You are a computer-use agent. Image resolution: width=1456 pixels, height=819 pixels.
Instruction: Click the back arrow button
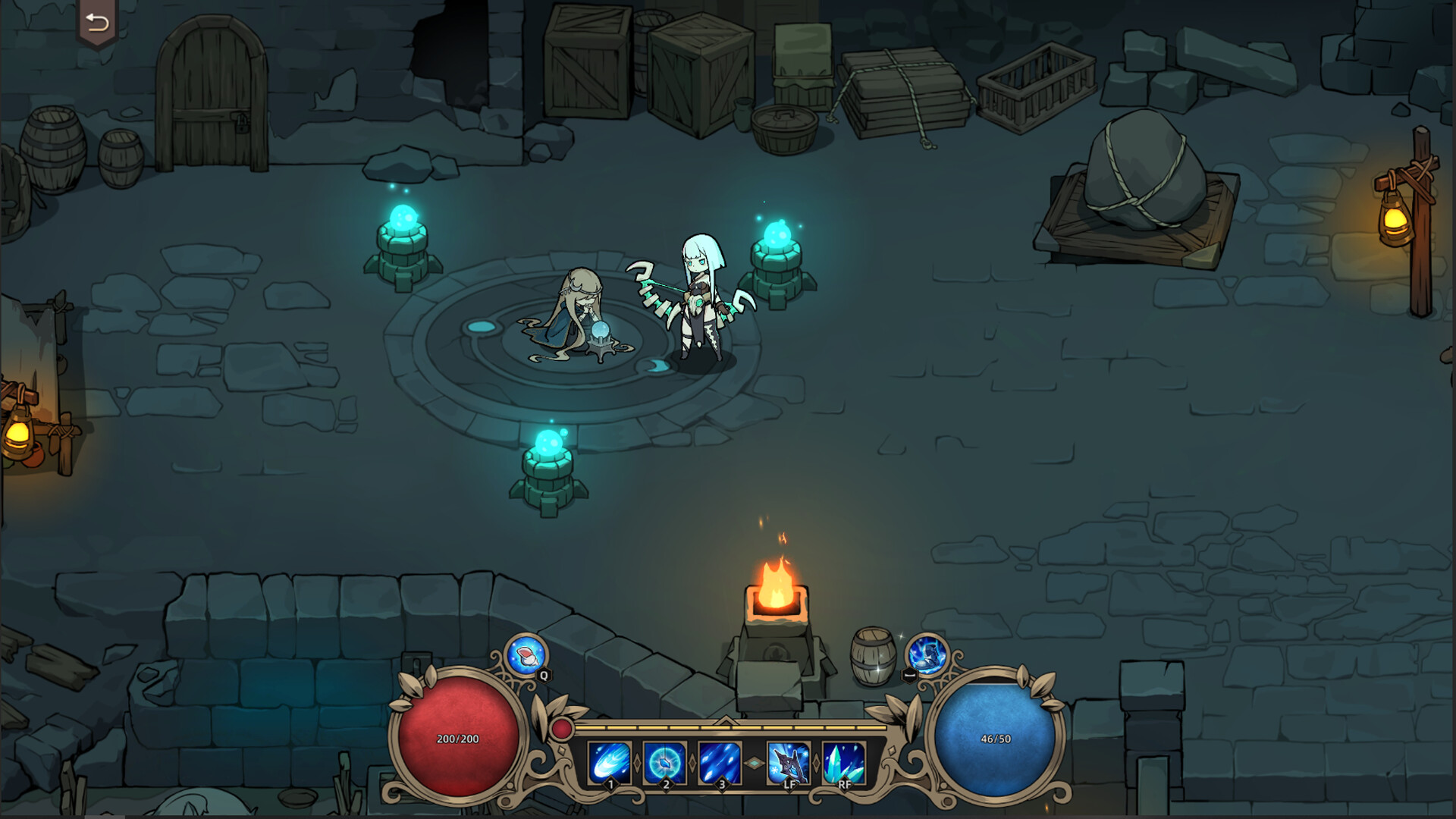pos(97,23)
